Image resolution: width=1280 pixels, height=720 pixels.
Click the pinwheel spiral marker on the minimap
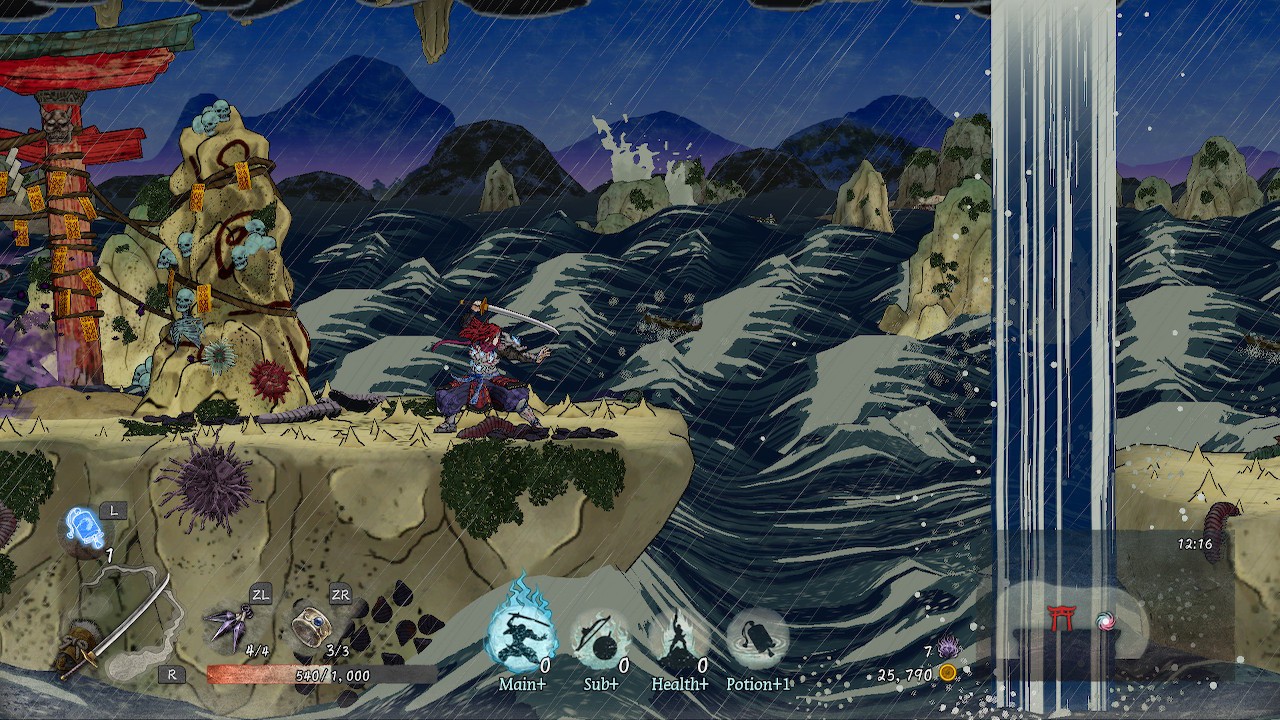coord(1105,622)
